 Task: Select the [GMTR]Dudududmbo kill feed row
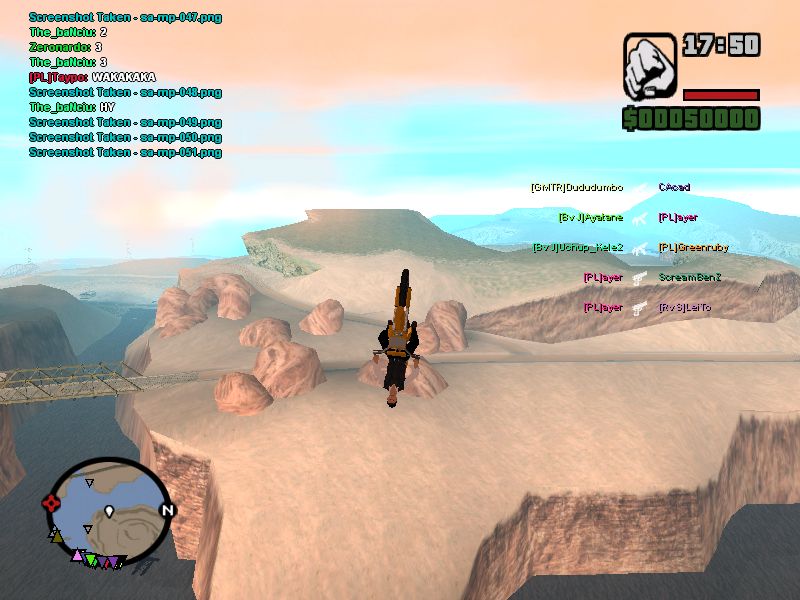click(x=577, y=188)
